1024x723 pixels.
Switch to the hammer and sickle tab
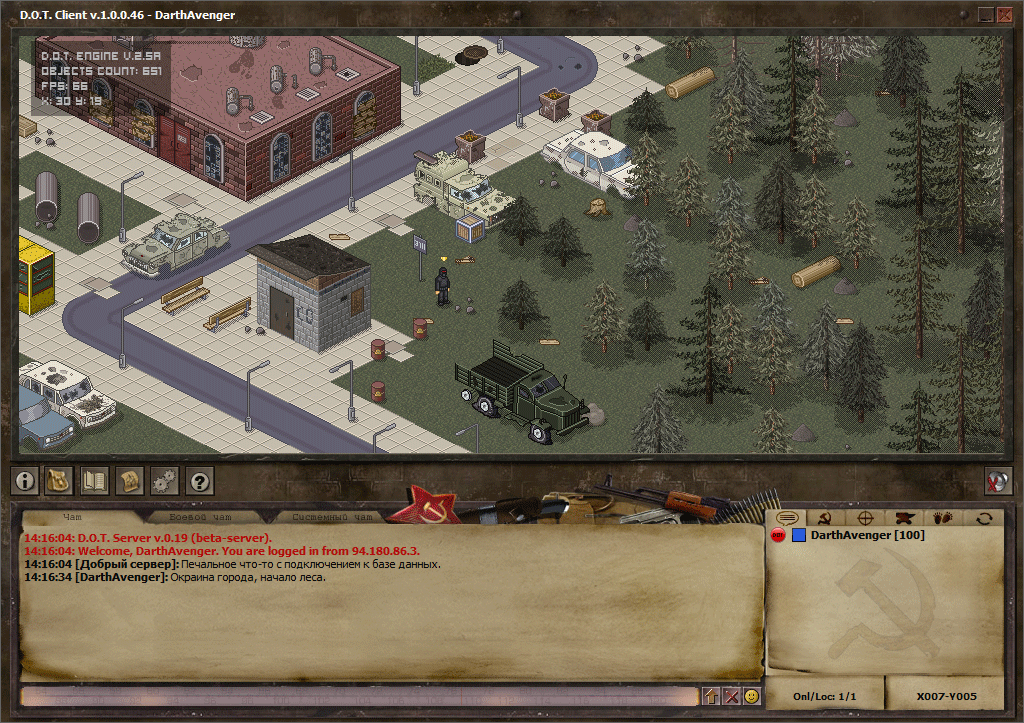(x=826, y=518)
